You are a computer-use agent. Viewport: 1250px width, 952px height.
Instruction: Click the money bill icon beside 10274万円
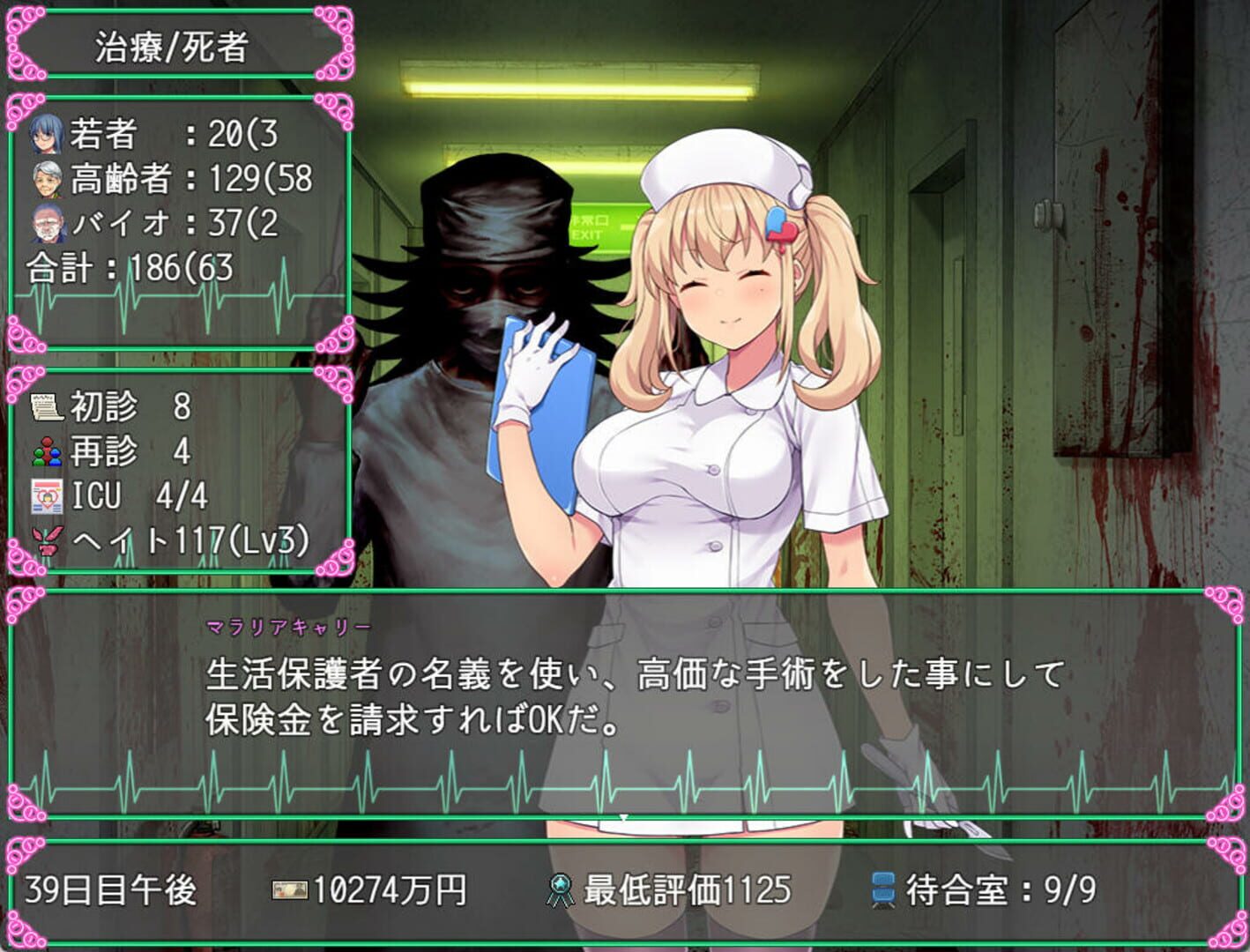290,891
